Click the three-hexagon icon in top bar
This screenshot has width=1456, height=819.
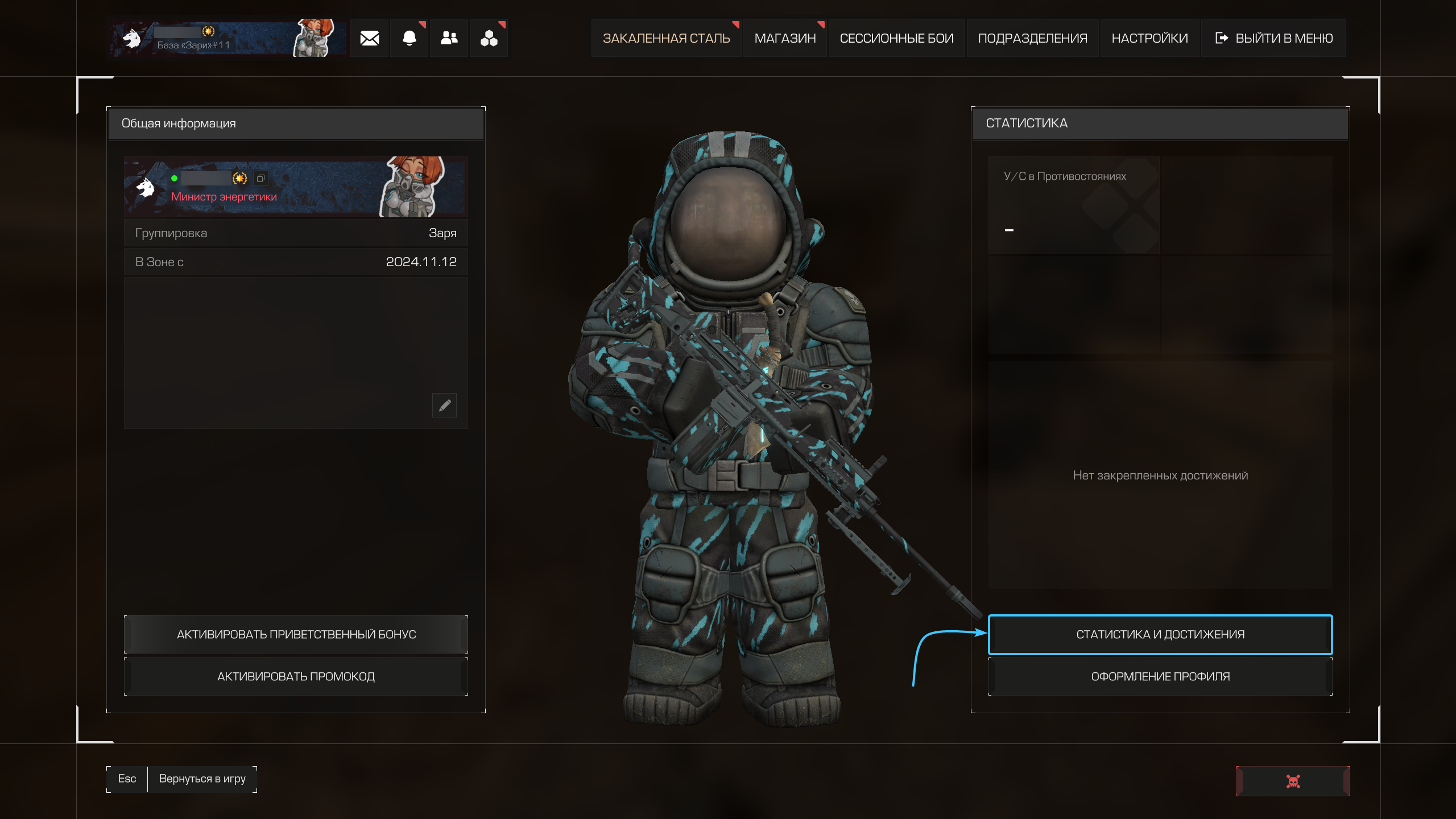(x=489, y=38)
